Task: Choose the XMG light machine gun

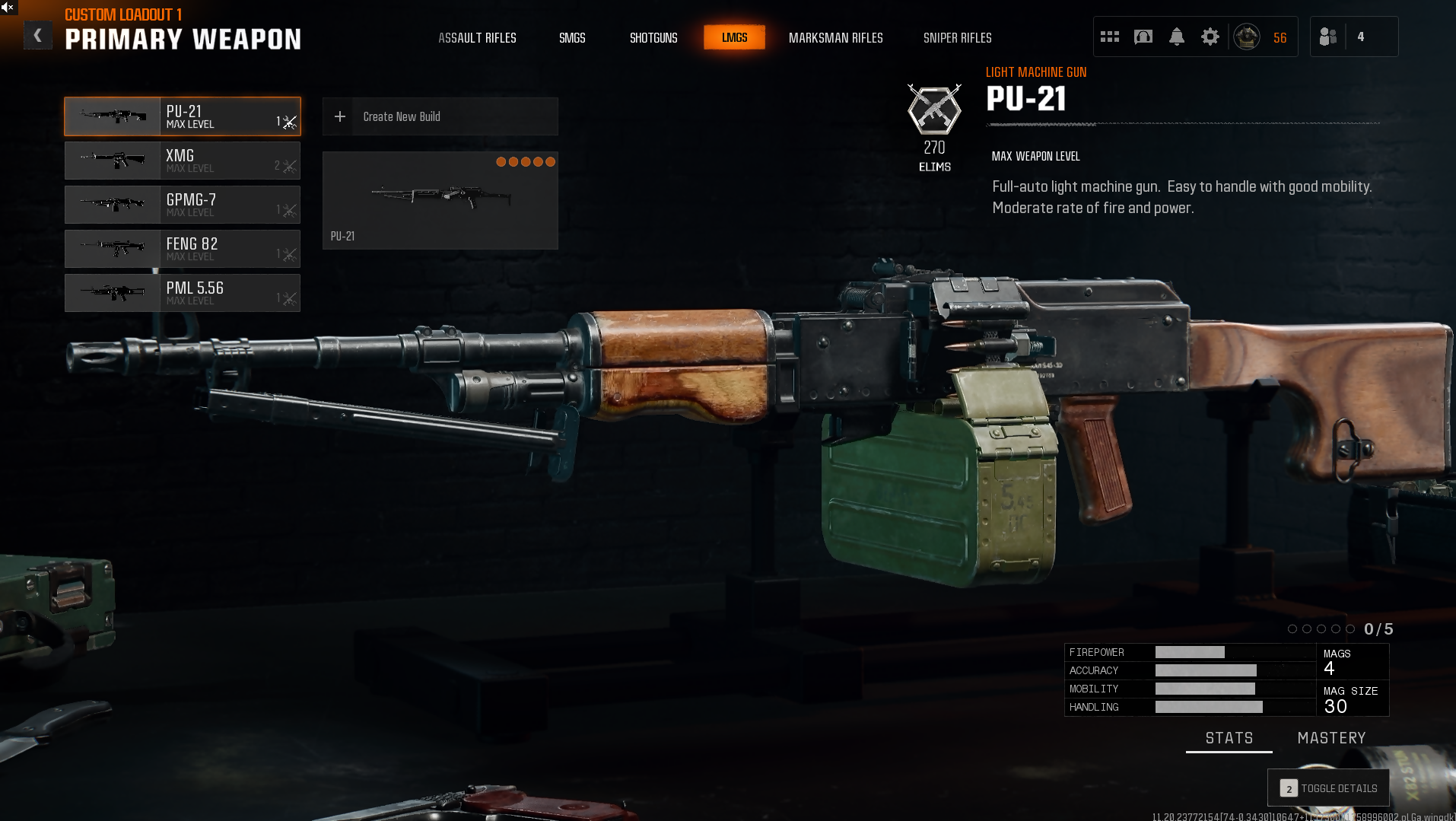Action: 183,161
